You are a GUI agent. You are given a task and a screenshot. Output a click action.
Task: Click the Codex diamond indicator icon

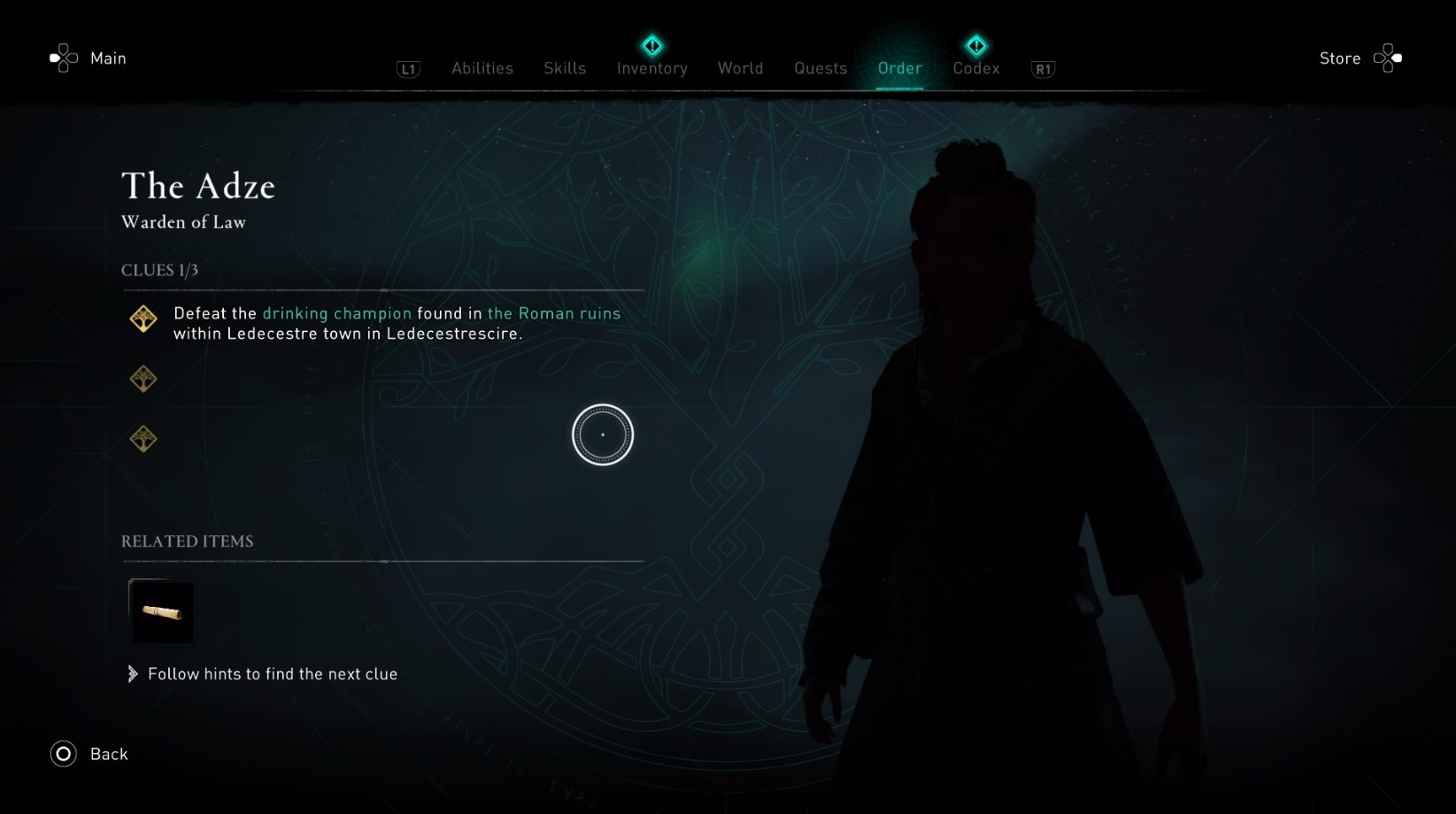[x=976, y=44]
